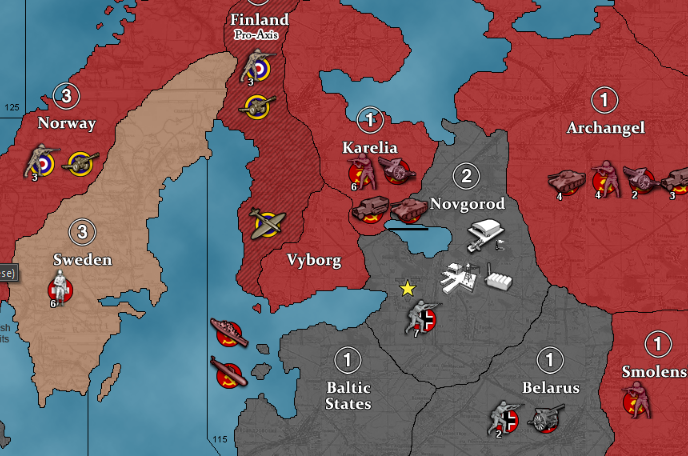Image resolution: width=688 pixels, height=456 pixels.
Task: Select the German infantry in Belarus
Action: (506, 417)
